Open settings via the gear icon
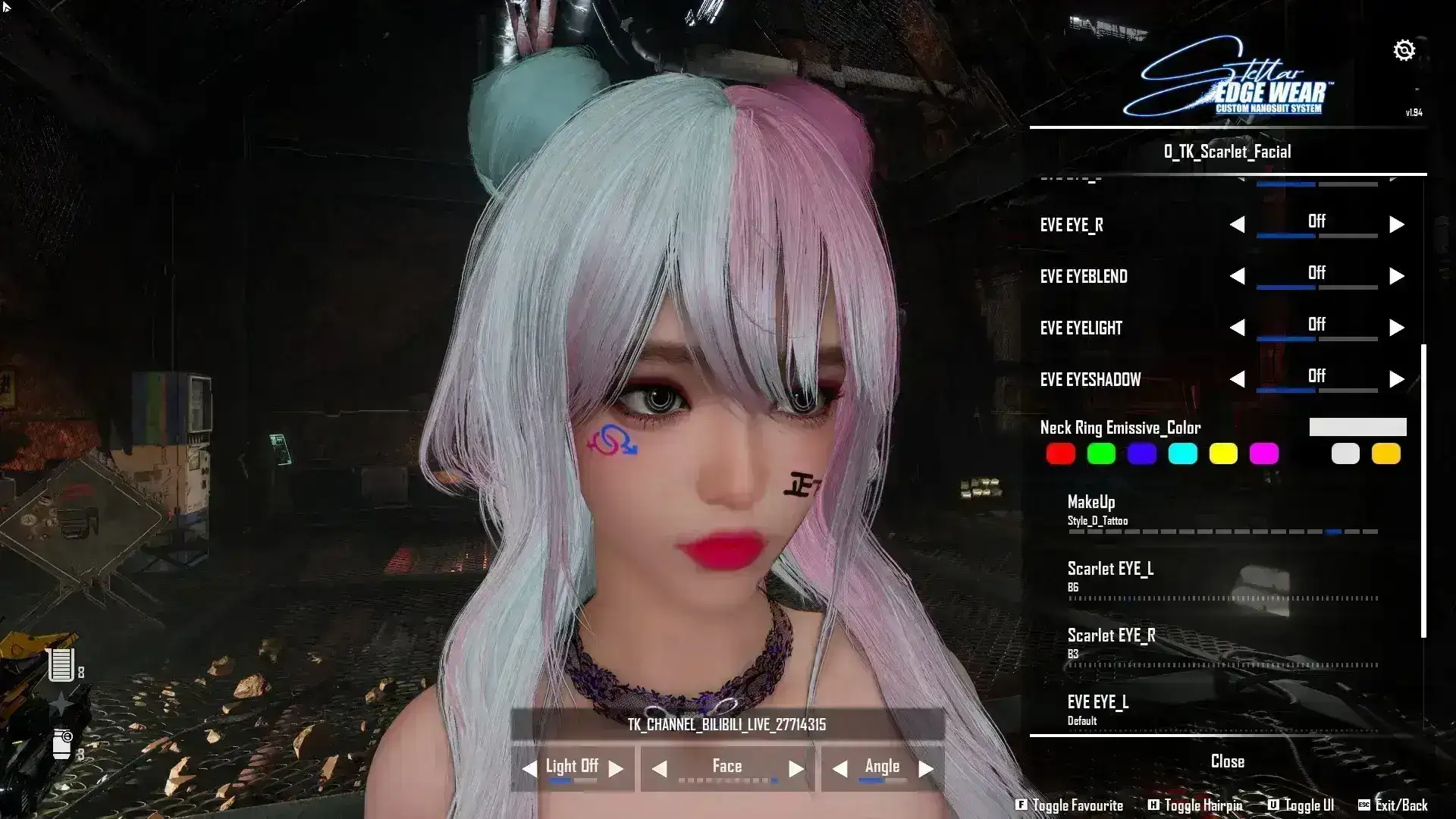 [x=1404, y=51]
